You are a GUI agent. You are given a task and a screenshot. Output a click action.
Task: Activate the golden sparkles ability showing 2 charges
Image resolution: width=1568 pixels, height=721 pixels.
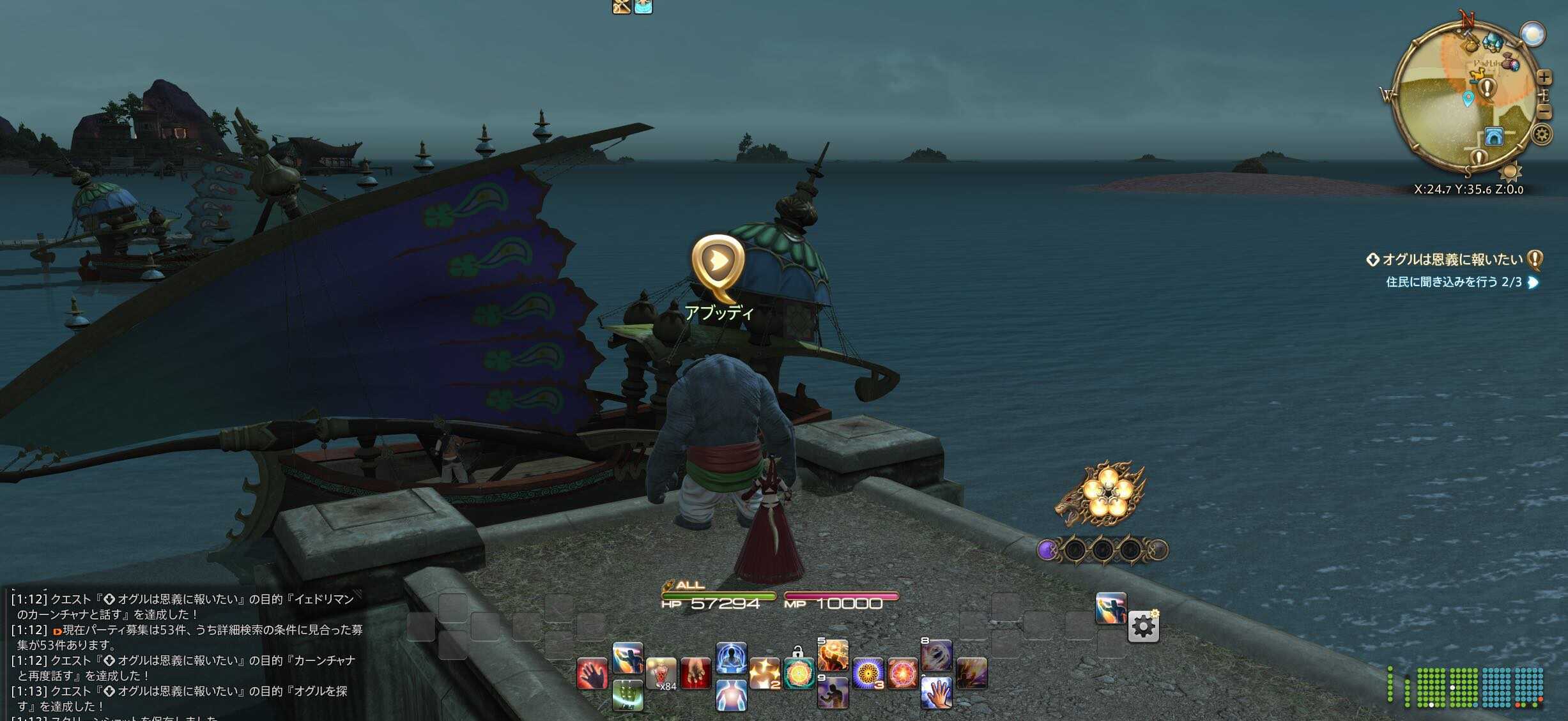[x=764, y=674]
